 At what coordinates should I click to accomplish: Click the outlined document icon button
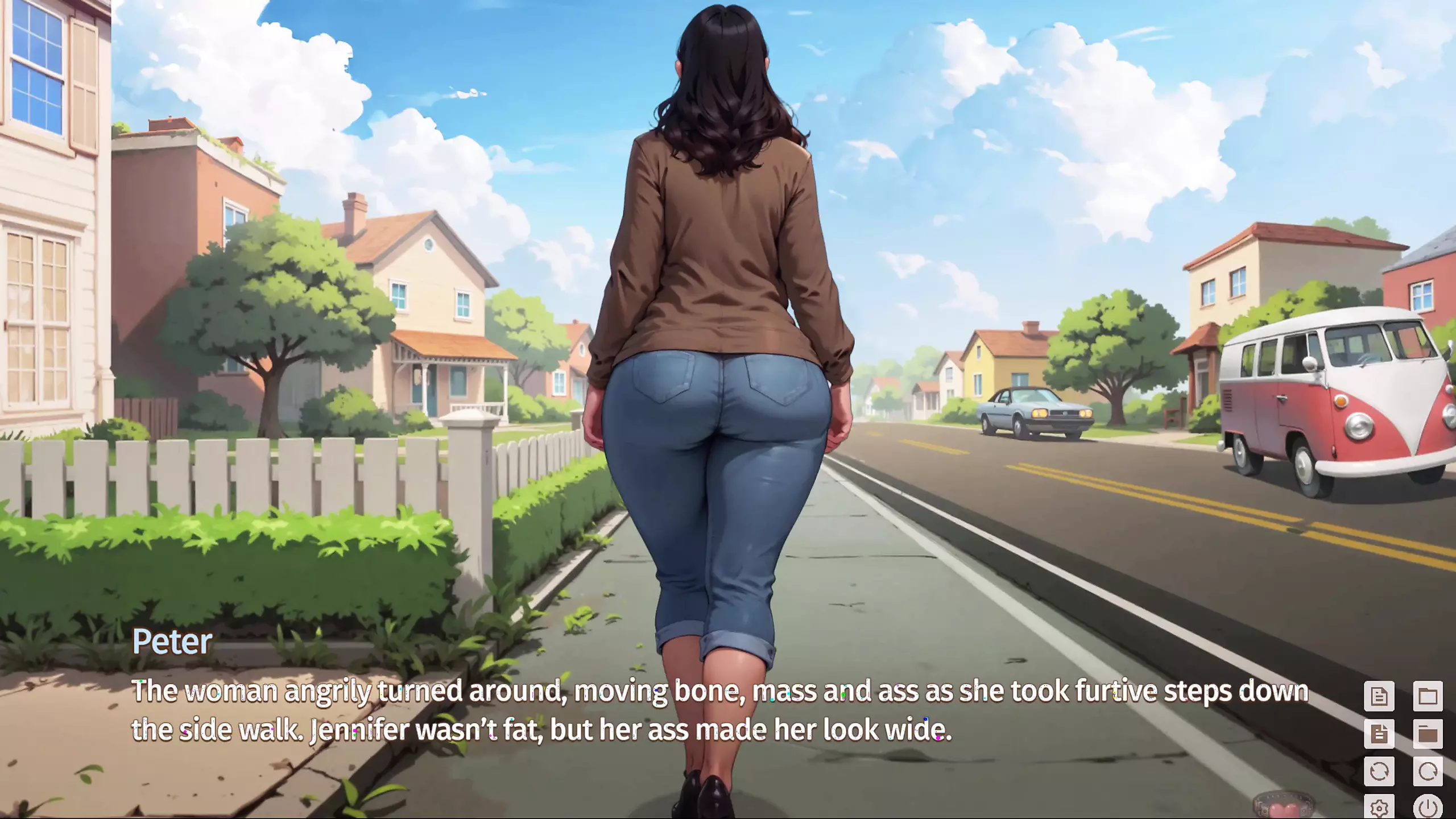click(1379, 696)
